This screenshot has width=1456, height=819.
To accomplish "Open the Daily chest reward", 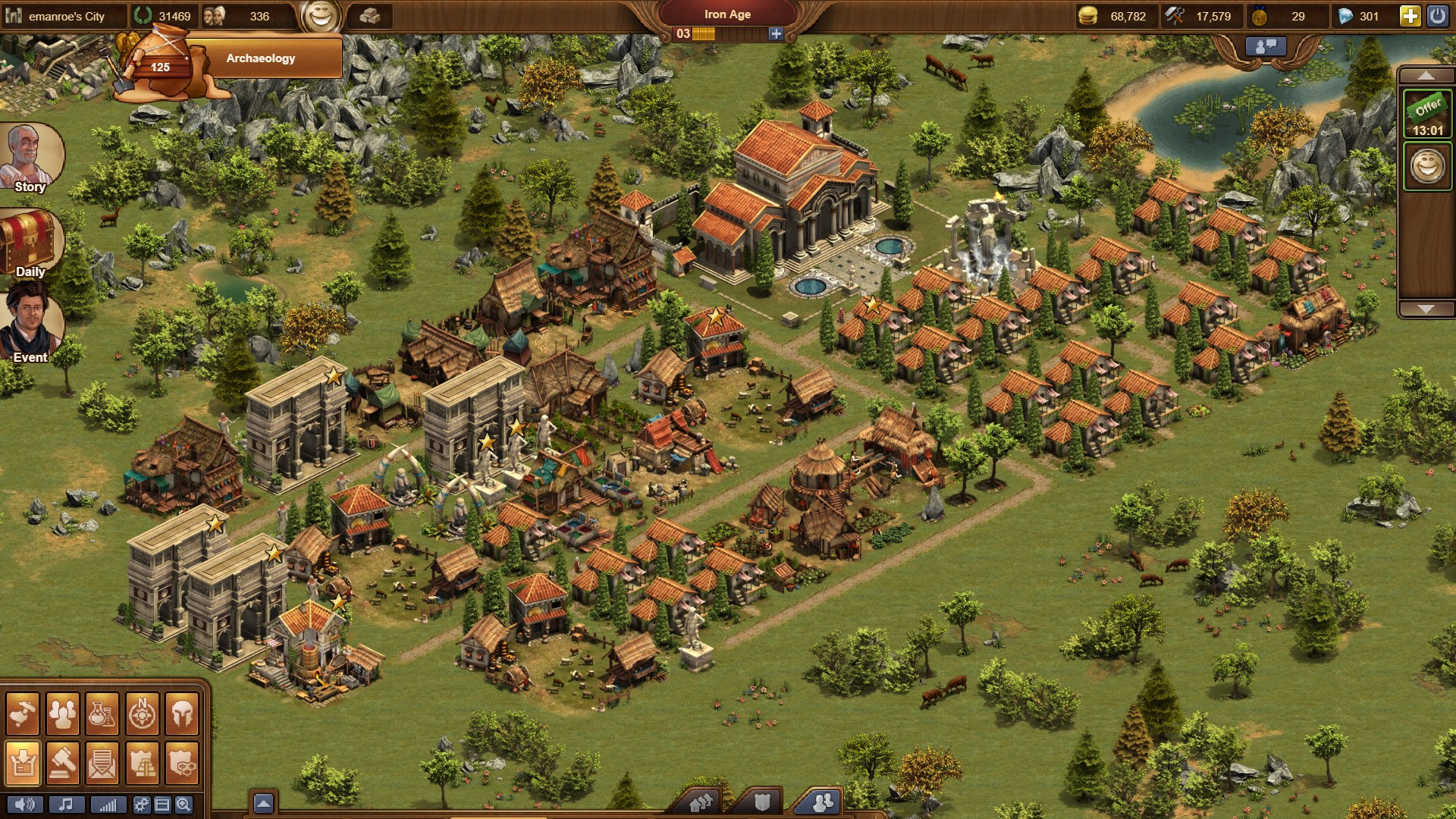I will click(30, 243).
